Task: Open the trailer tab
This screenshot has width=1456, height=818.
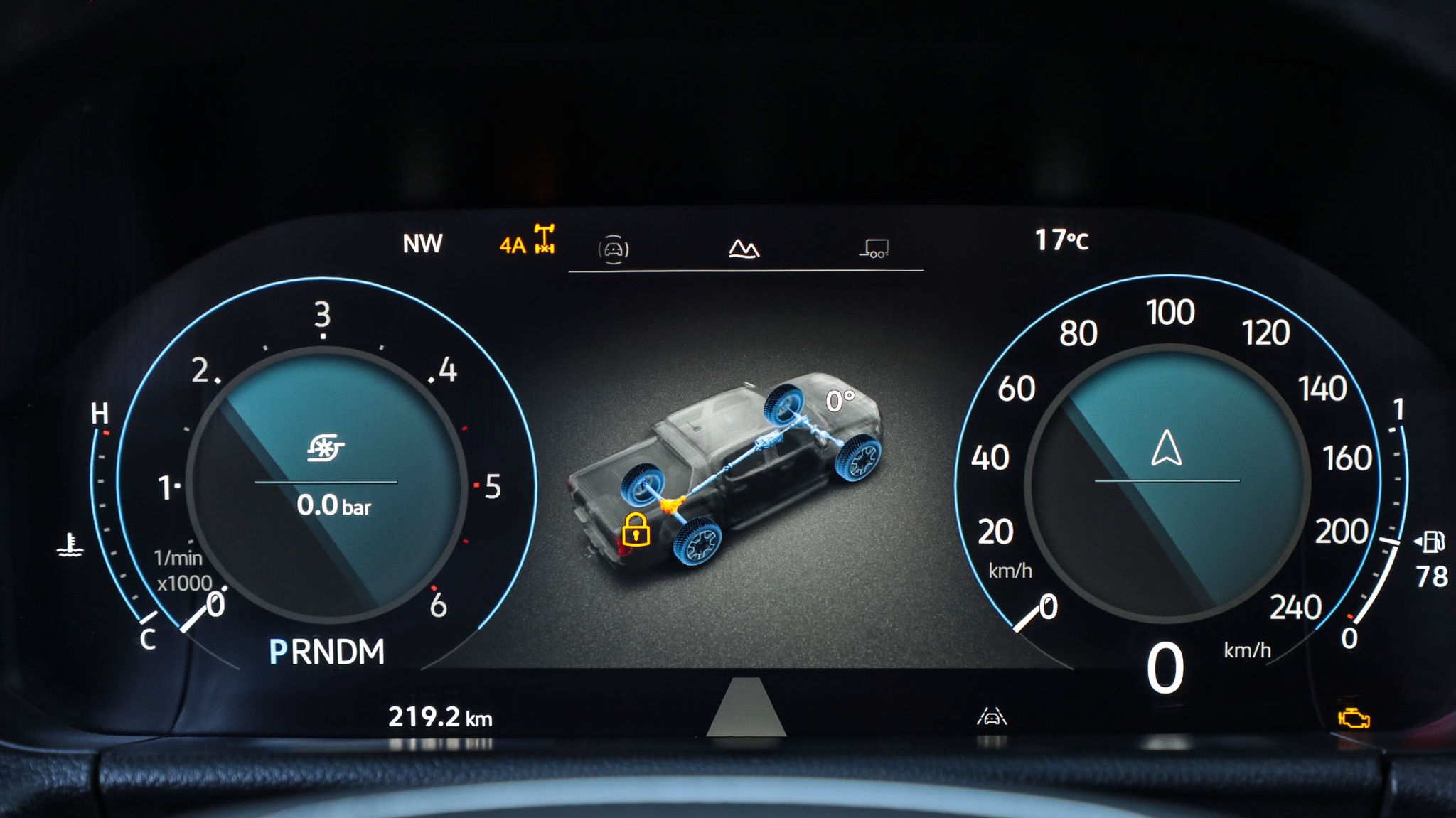Action: coord(874,248)
